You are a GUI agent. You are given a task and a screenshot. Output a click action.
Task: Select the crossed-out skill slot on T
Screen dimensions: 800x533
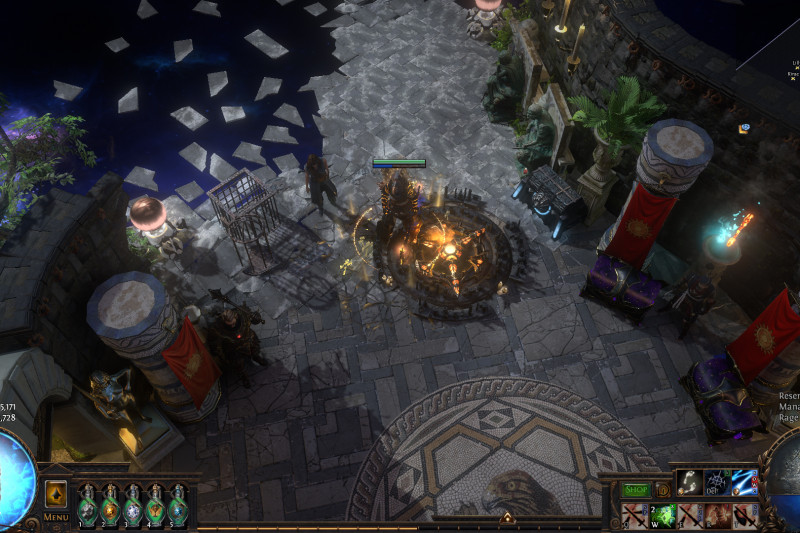pos(743,516)
